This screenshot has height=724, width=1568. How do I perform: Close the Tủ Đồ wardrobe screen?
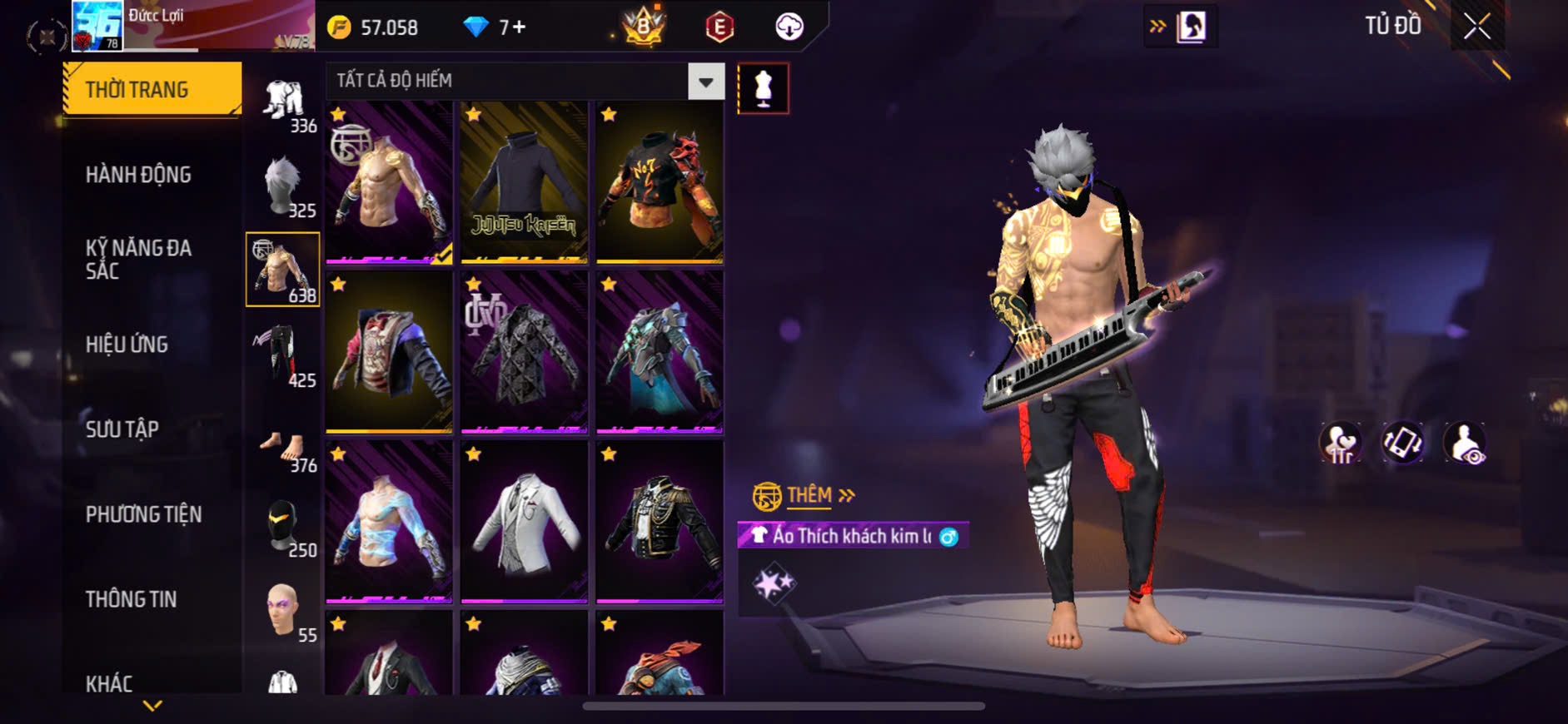click(1476, 27)
